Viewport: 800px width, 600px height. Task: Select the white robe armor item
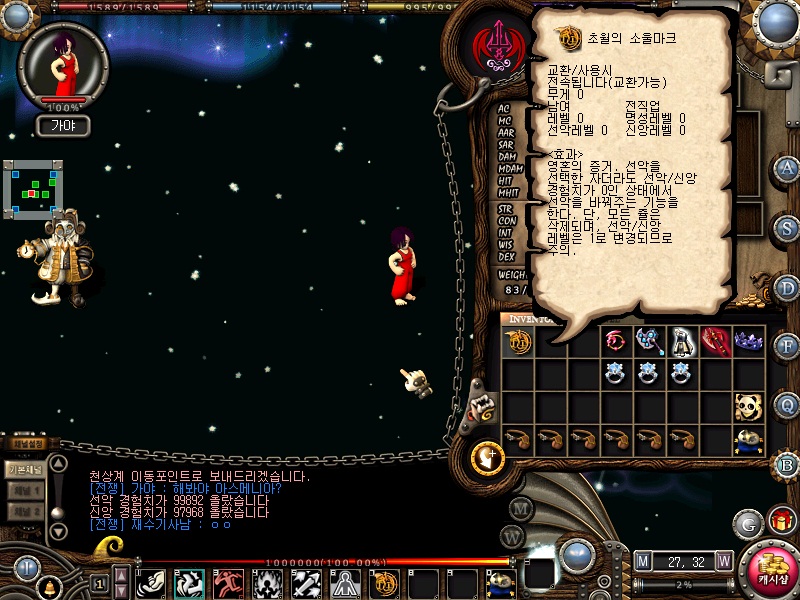pyautogui.click(x=681, y=342)
